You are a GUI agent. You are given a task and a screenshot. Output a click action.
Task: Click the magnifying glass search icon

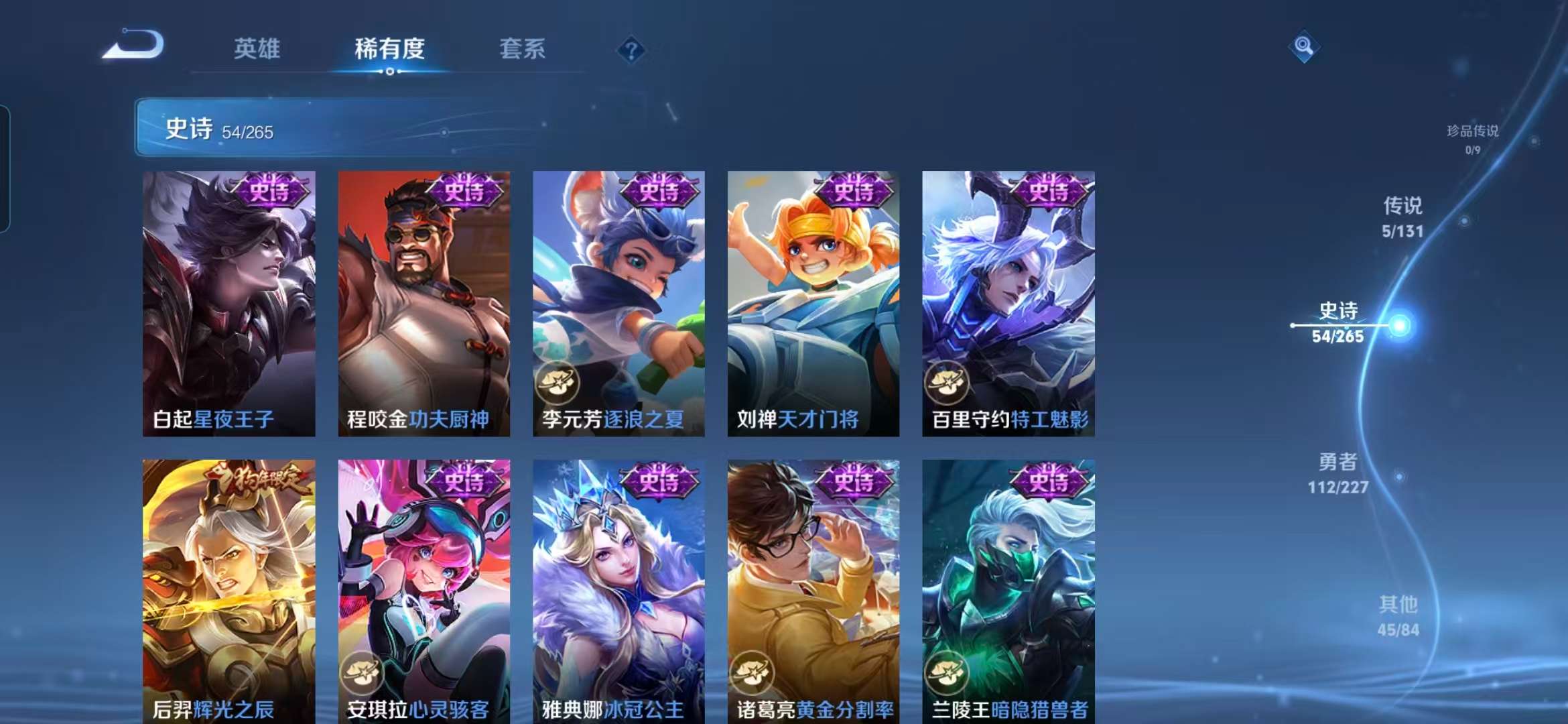(1303, 46)
